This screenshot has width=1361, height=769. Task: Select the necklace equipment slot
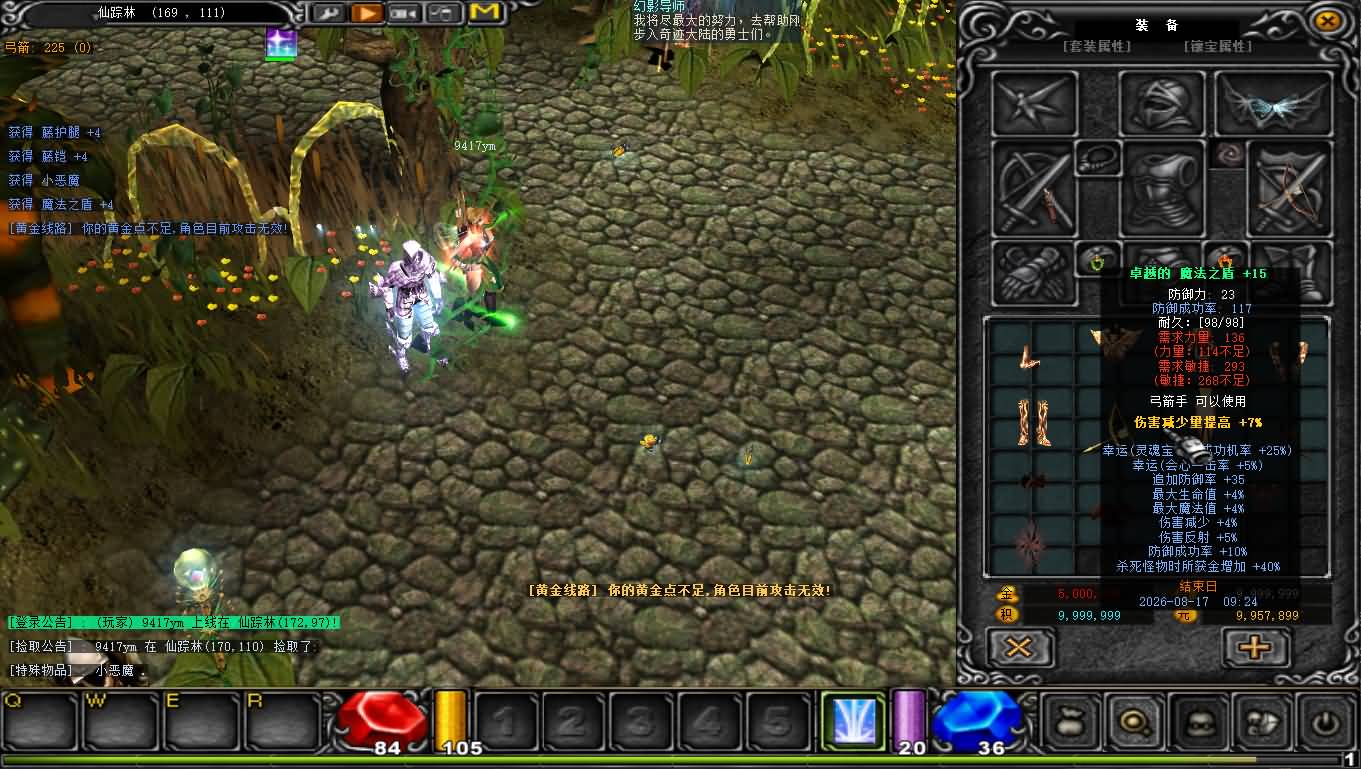point(1097,158)
